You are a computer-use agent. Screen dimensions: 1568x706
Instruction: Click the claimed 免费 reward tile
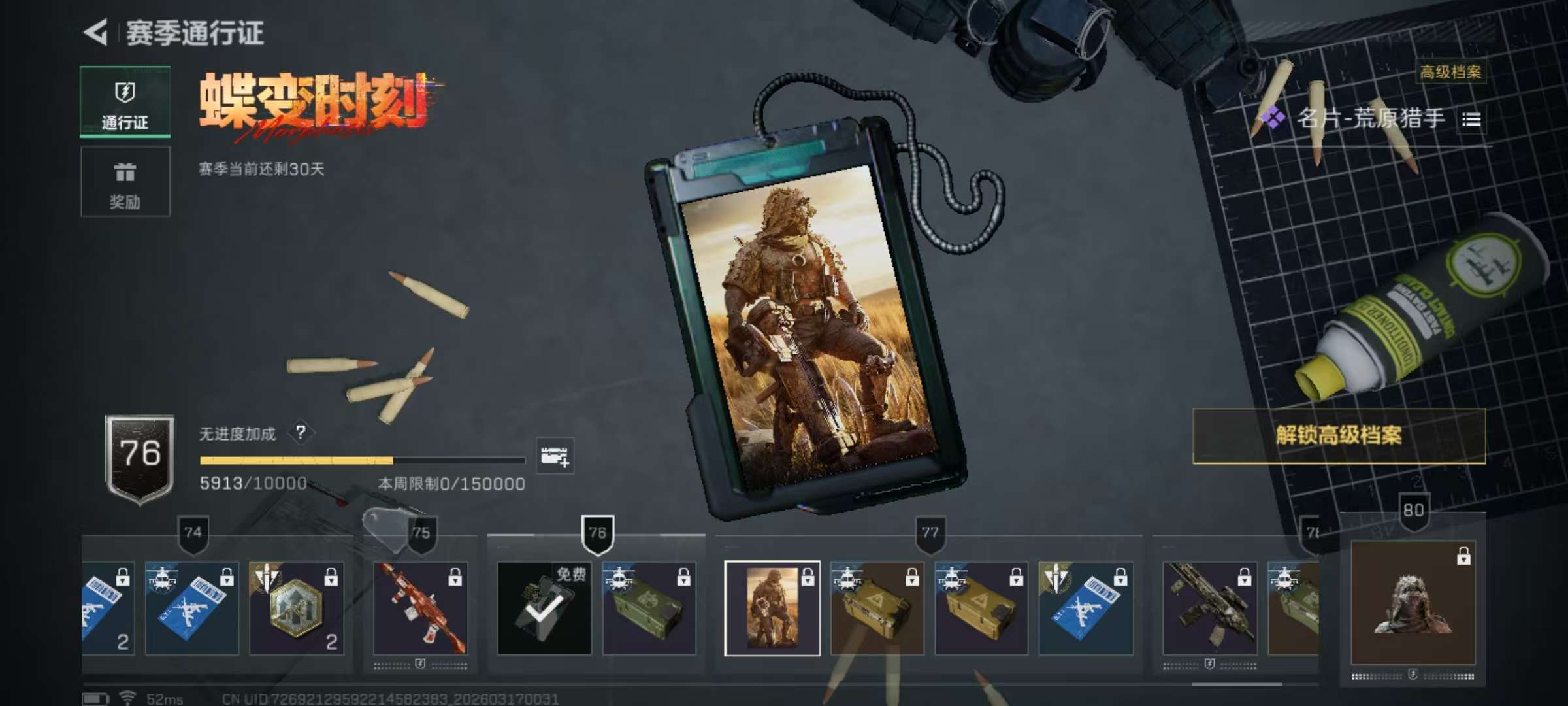tap(544, 608)
